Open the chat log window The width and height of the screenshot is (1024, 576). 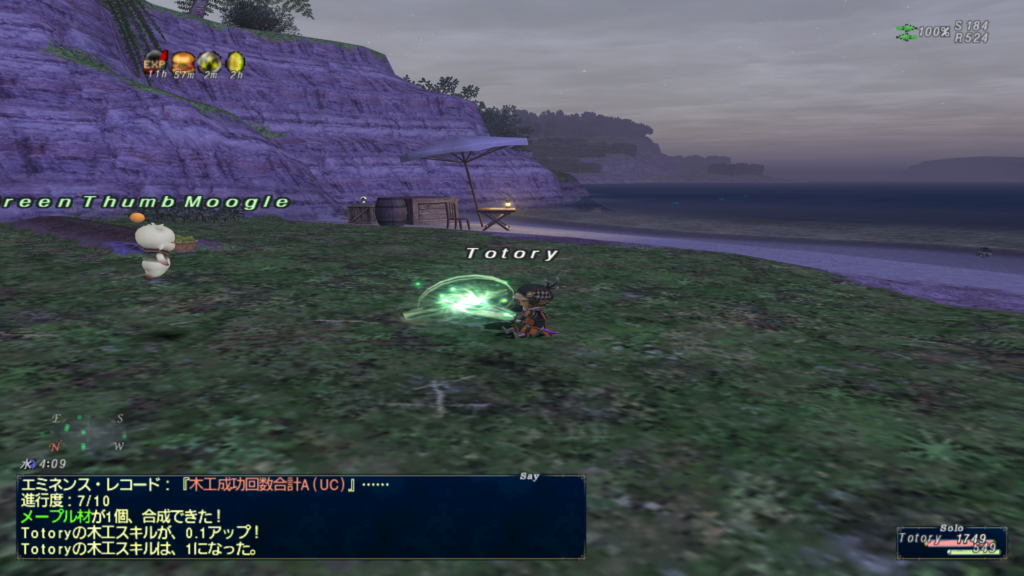(300, 516)
